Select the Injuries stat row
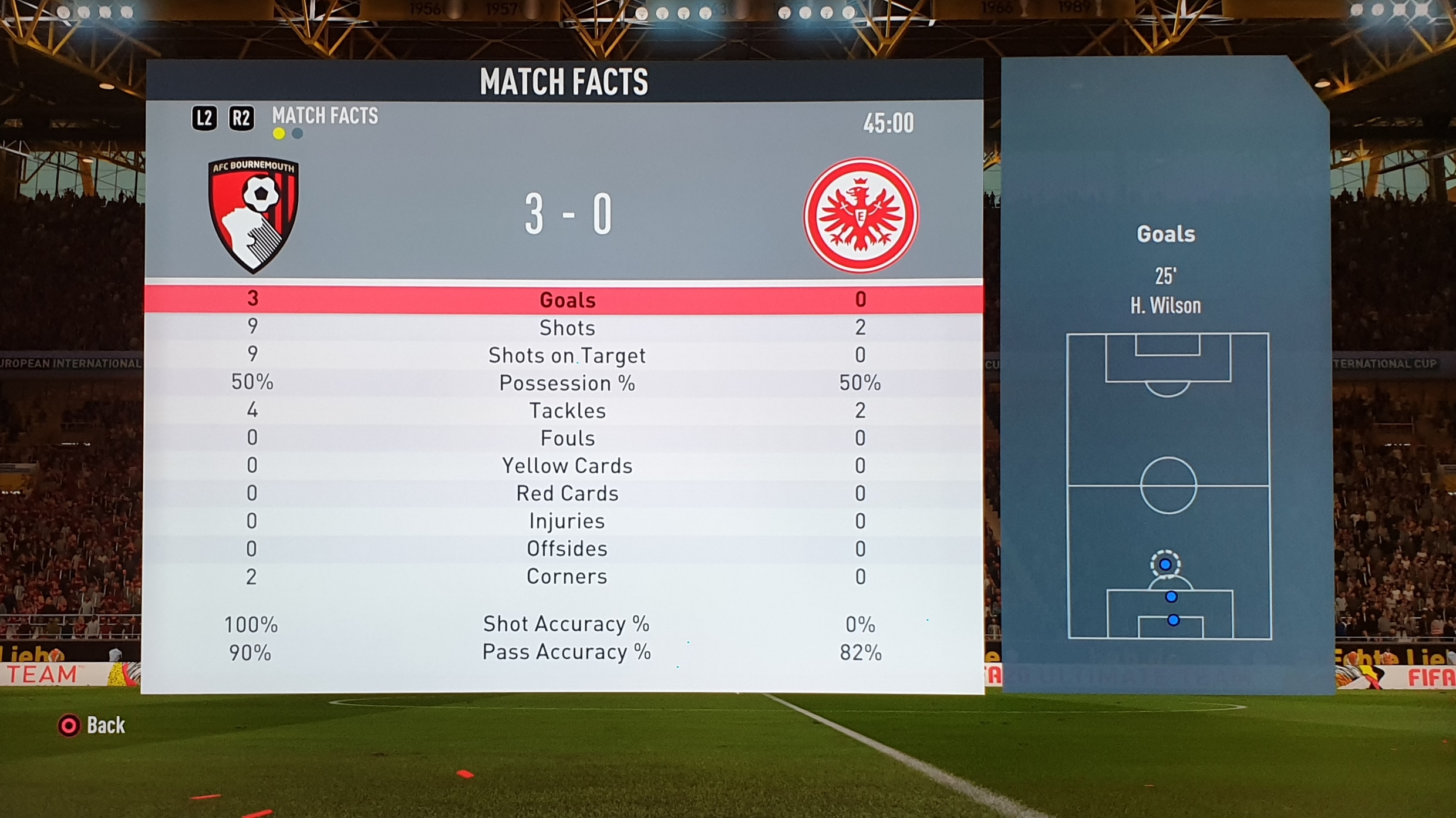The height and width of the screenshot is (818, 1456). click(567, 521)
